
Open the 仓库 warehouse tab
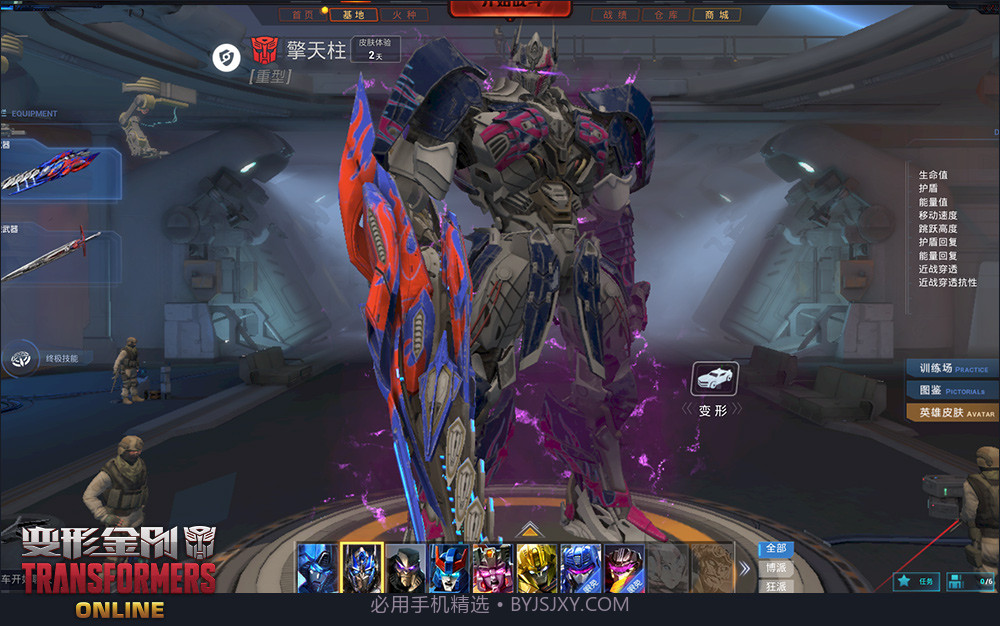click(x=666, y=15)
